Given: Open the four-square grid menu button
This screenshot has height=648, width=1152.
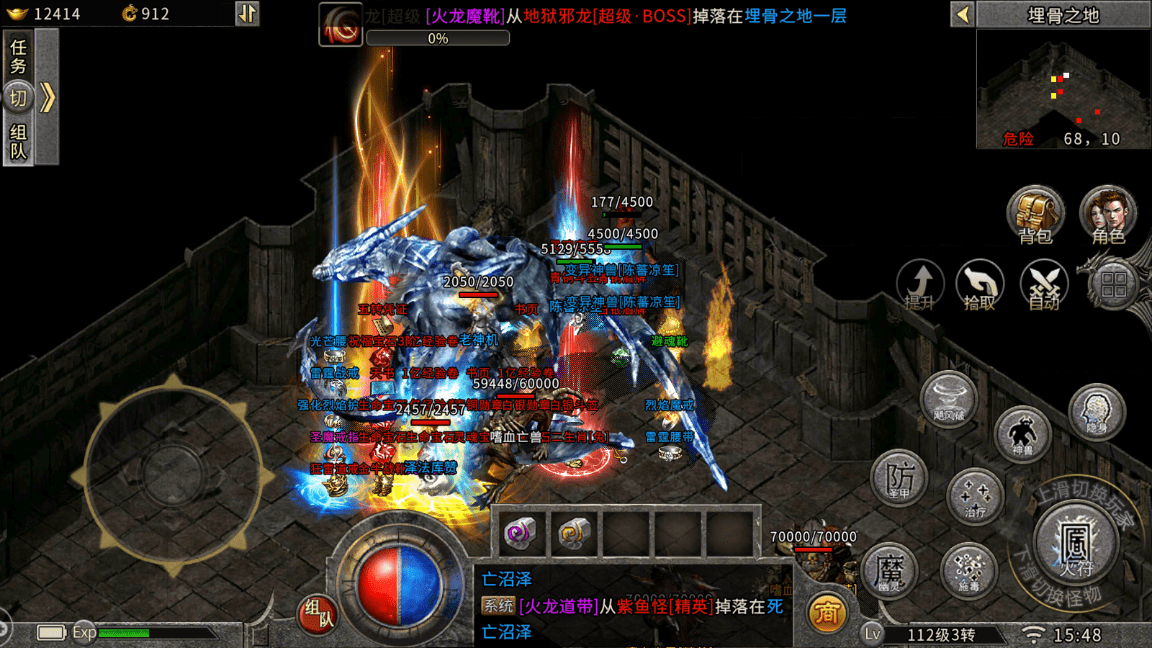Looking at the screenshot, I should point(1113,284).
